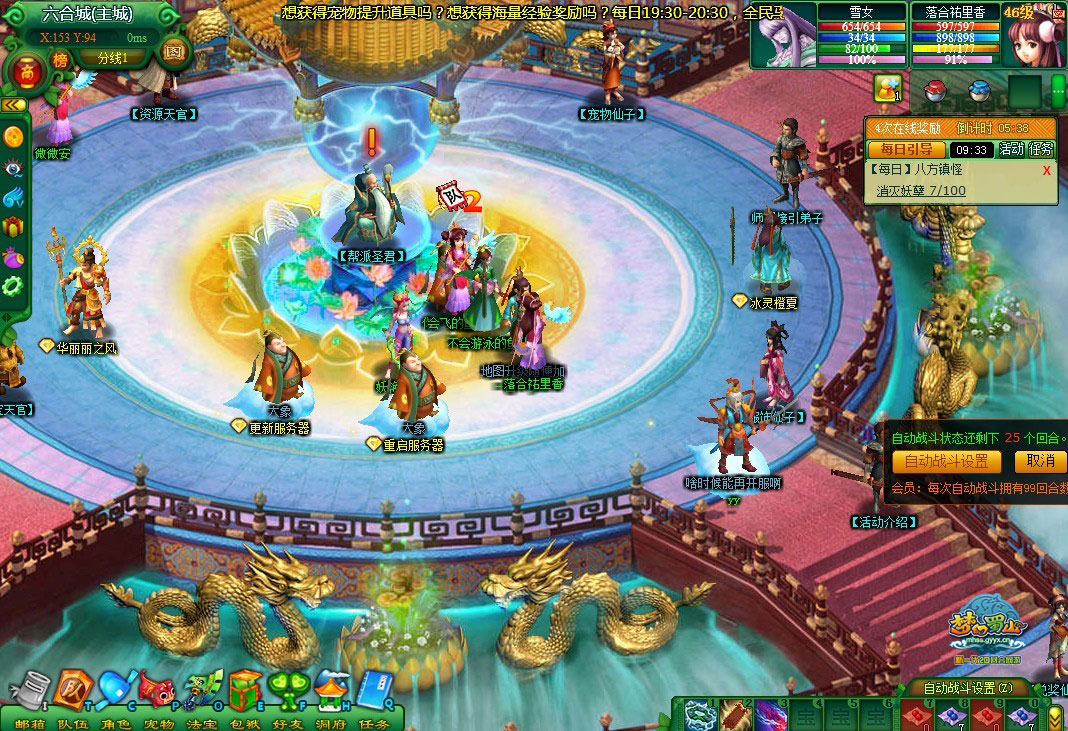
Task: Open the 邮箱 mailbox icon
Action: (32, 690)
